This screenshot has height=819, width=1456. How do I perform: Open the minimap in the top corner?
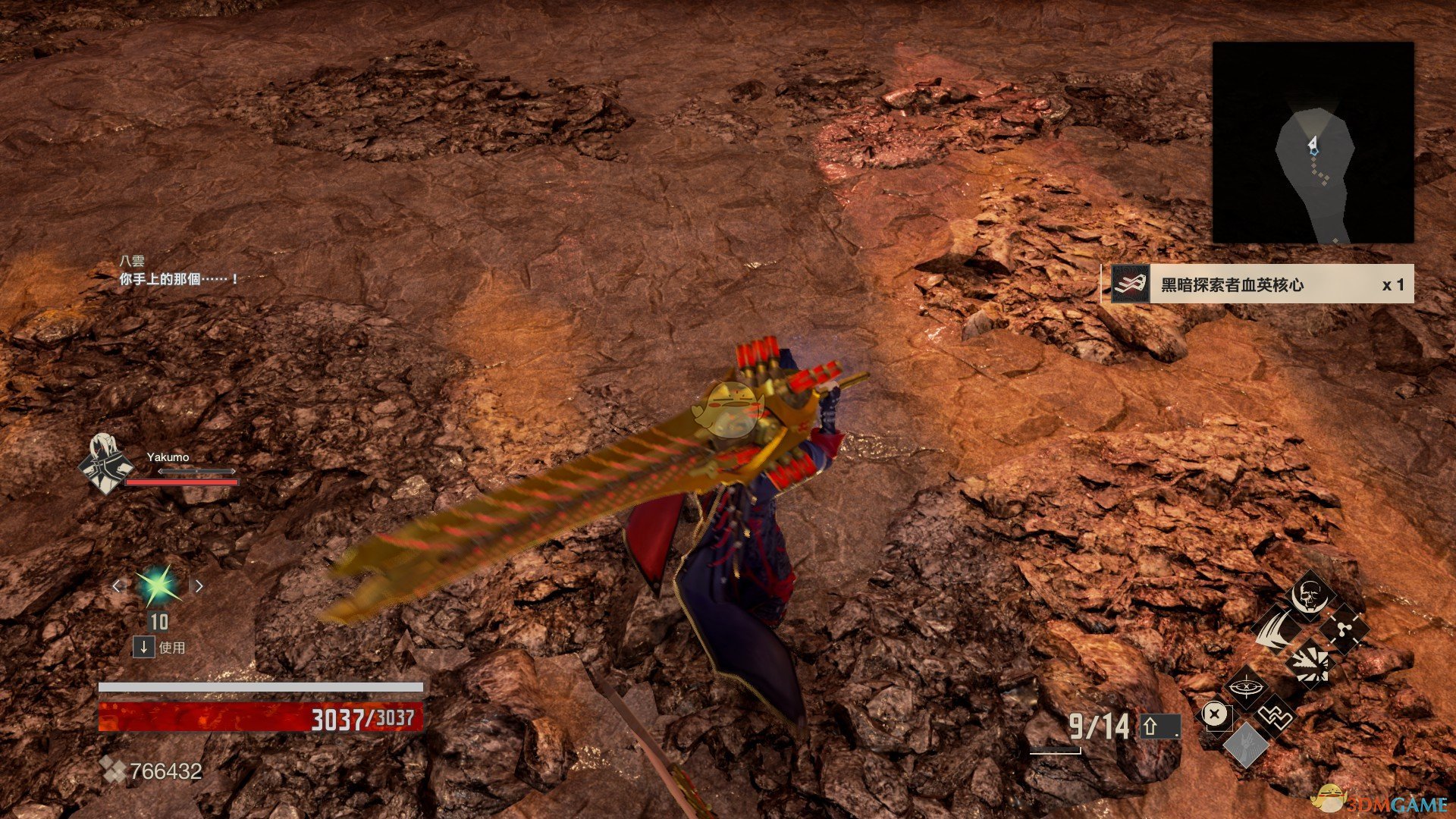(1313, 143)
